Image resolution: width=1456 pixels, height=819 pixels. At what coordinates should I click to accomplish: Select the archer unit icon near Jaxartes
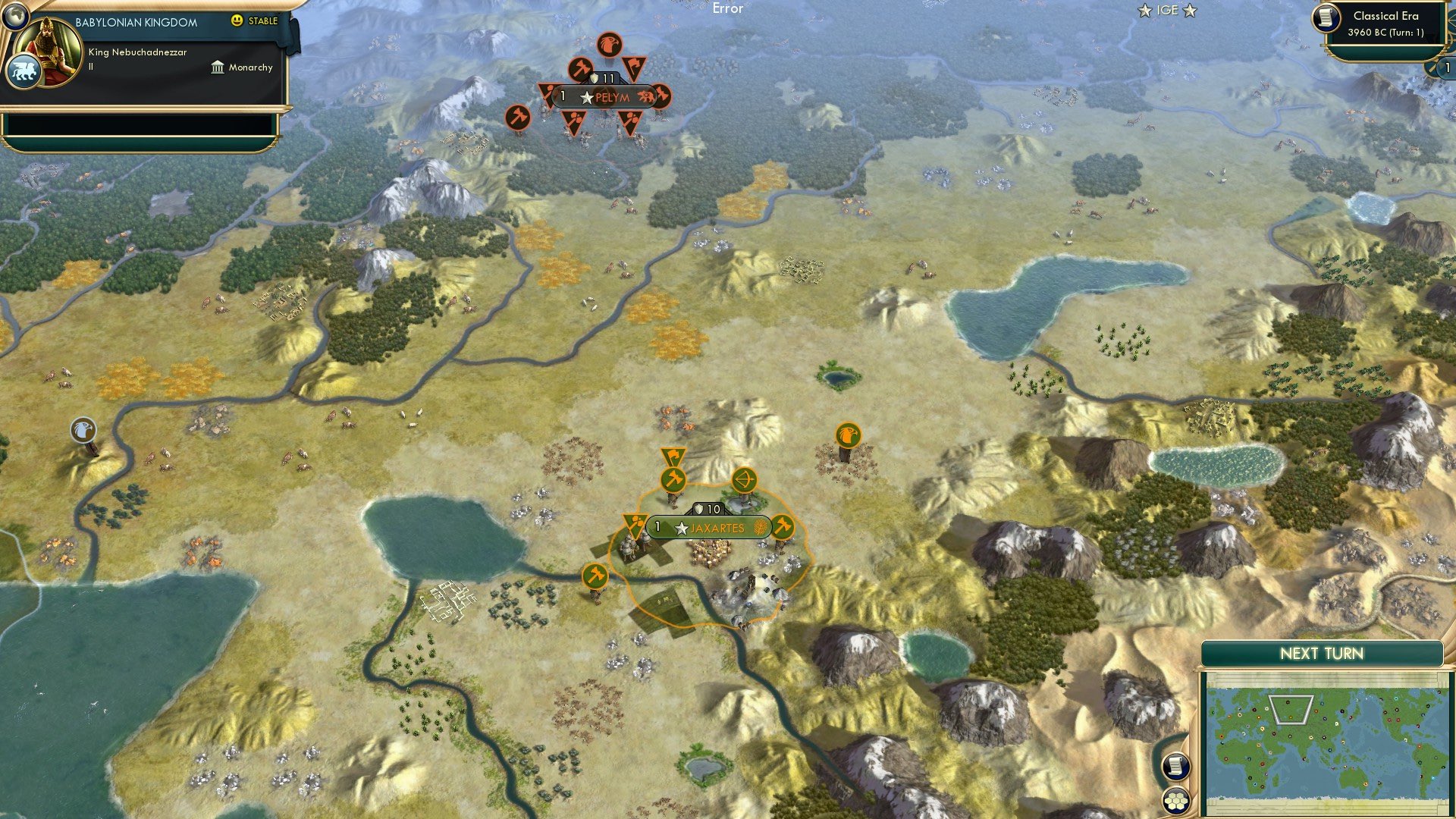(745, 478)
